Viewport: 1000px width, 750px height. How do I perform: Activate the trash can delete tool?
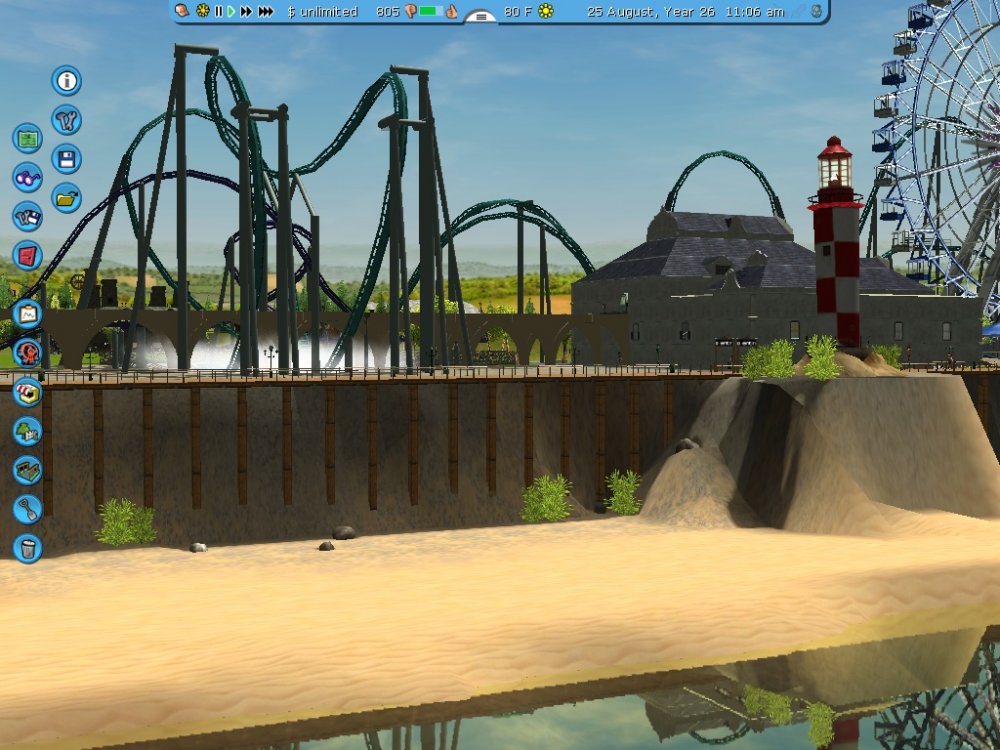click(x=27, y=548)
